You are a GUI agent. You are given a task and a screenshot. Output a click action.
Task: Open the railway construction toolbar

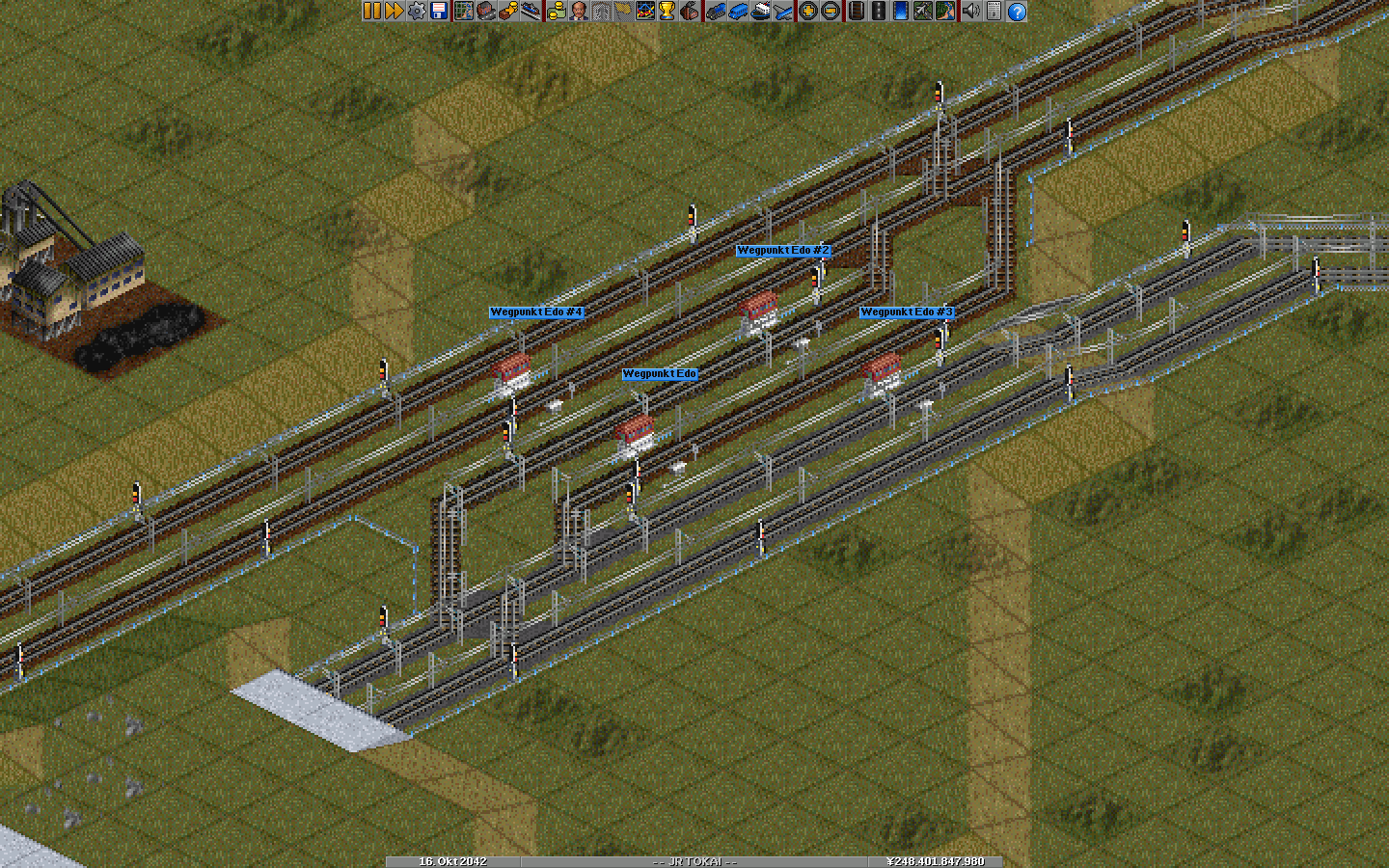tap(855, 11)
